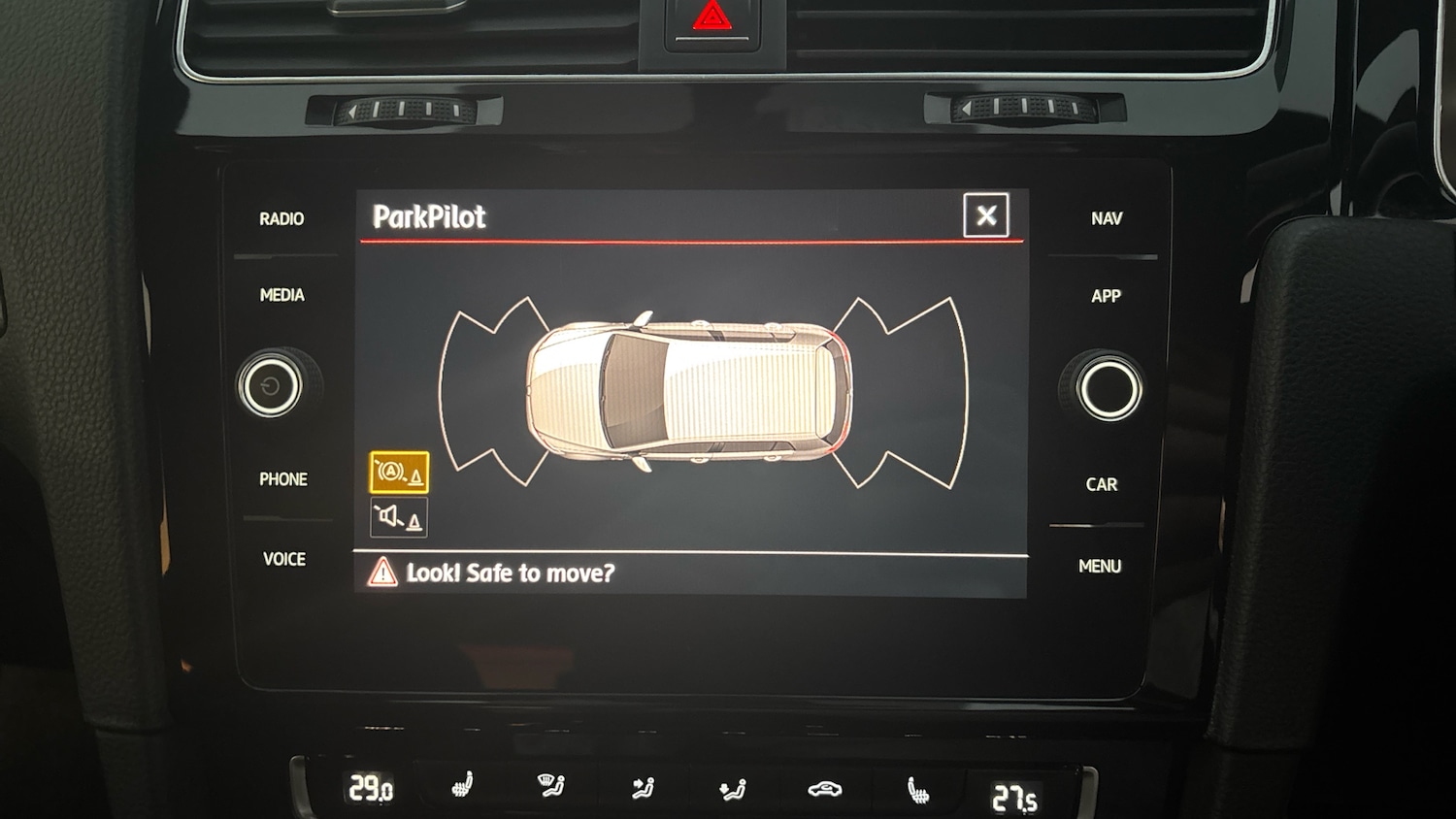This screenshot has height=819, width=1456.
Task: Open the RADIO menu
Action: click(281, 219)
